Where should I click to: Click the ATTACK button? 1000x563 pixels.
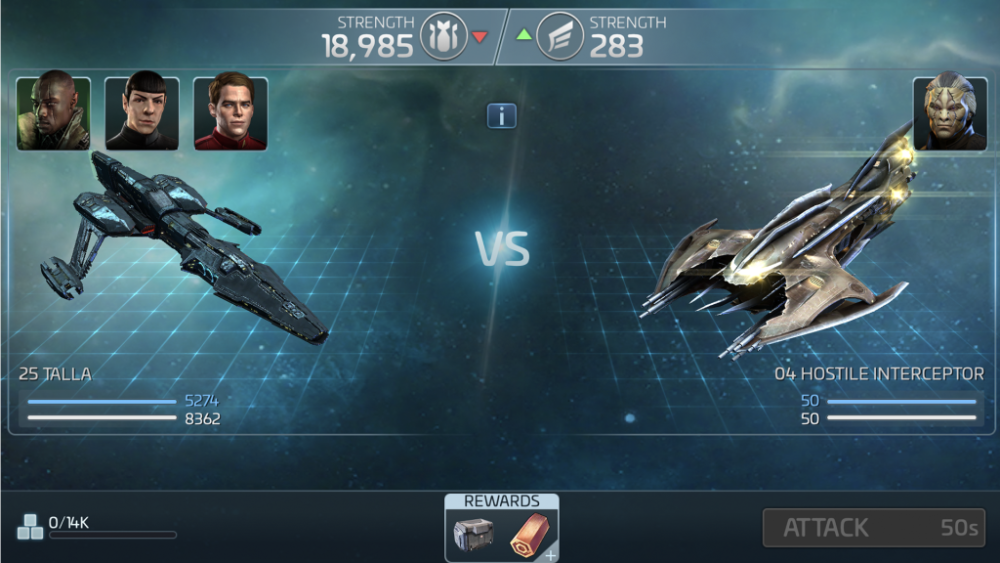[873, 528]
